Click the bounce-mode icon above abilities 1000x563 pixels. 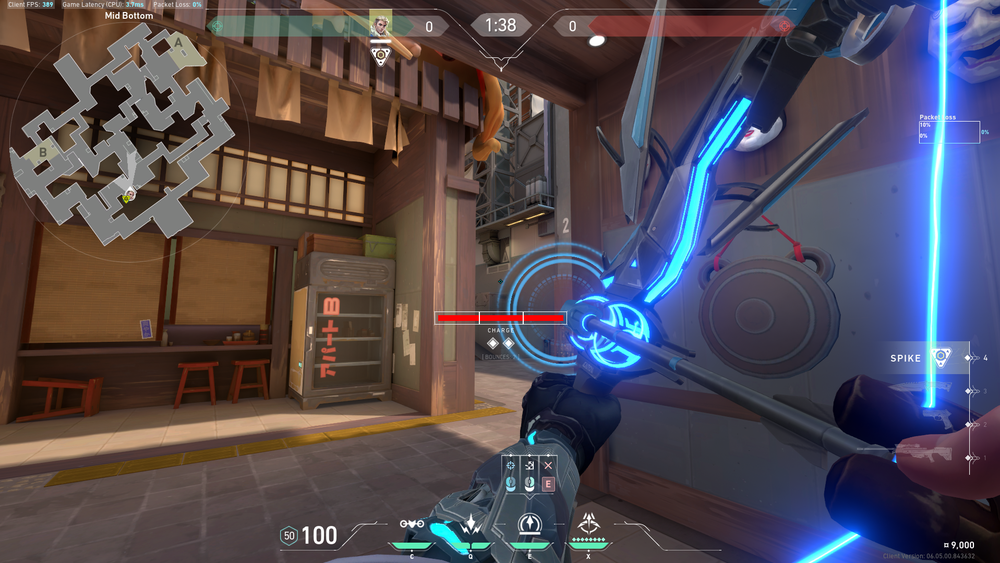(529, 466)
